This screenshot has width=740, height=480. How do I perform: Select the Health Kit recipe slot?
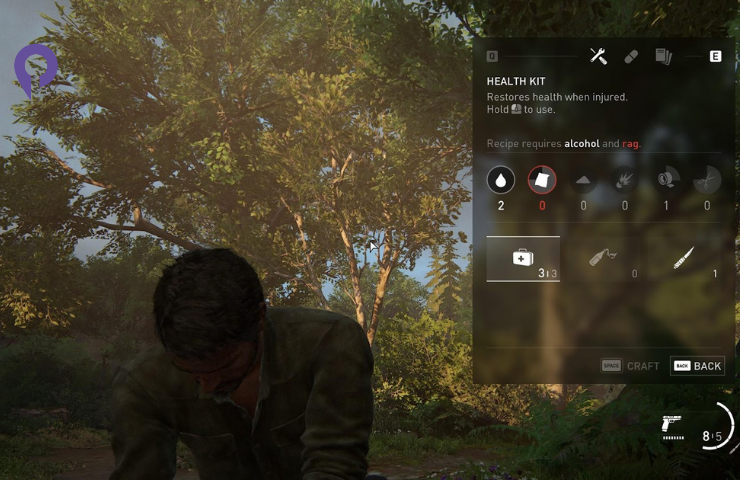click(x=523, y=259)
